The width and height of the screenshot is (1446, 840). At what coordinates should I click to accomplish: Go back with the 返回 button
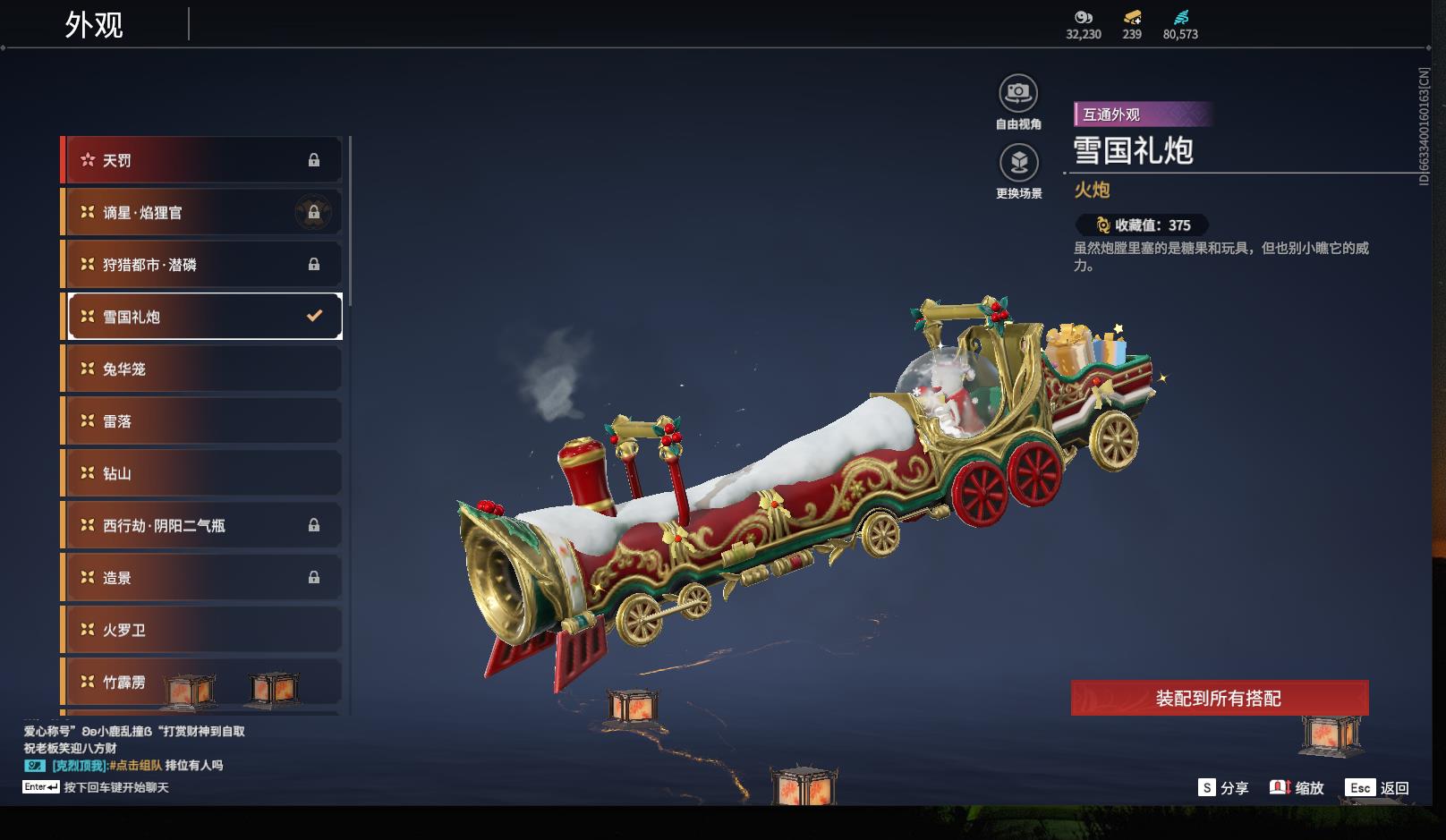click(1377, 787)
